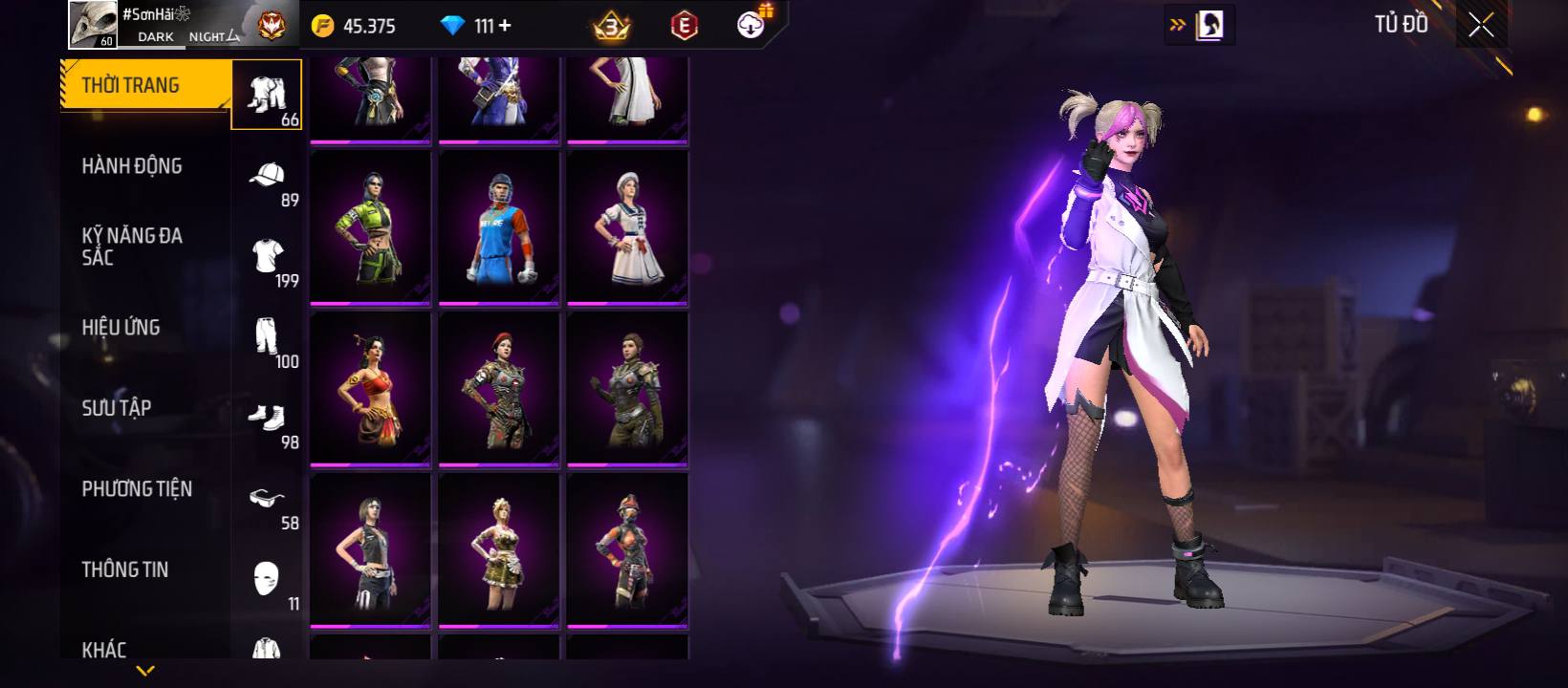Add diamonds via the plus button
The image size is (1568, 688).
coord(506,26)
